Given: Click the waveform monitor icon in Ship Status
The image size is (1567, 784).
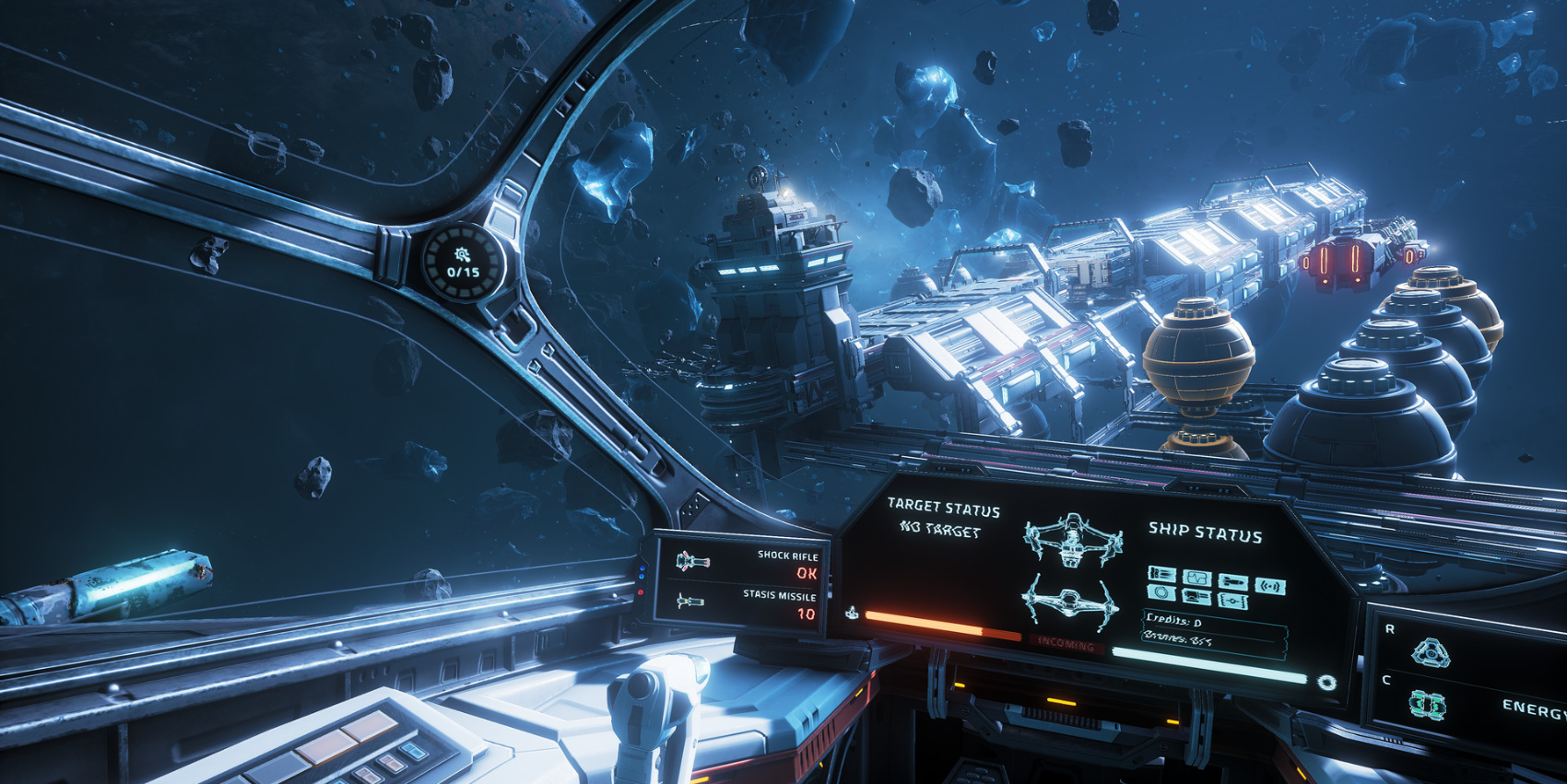Looking at the screenshot, I should 1196,579.
